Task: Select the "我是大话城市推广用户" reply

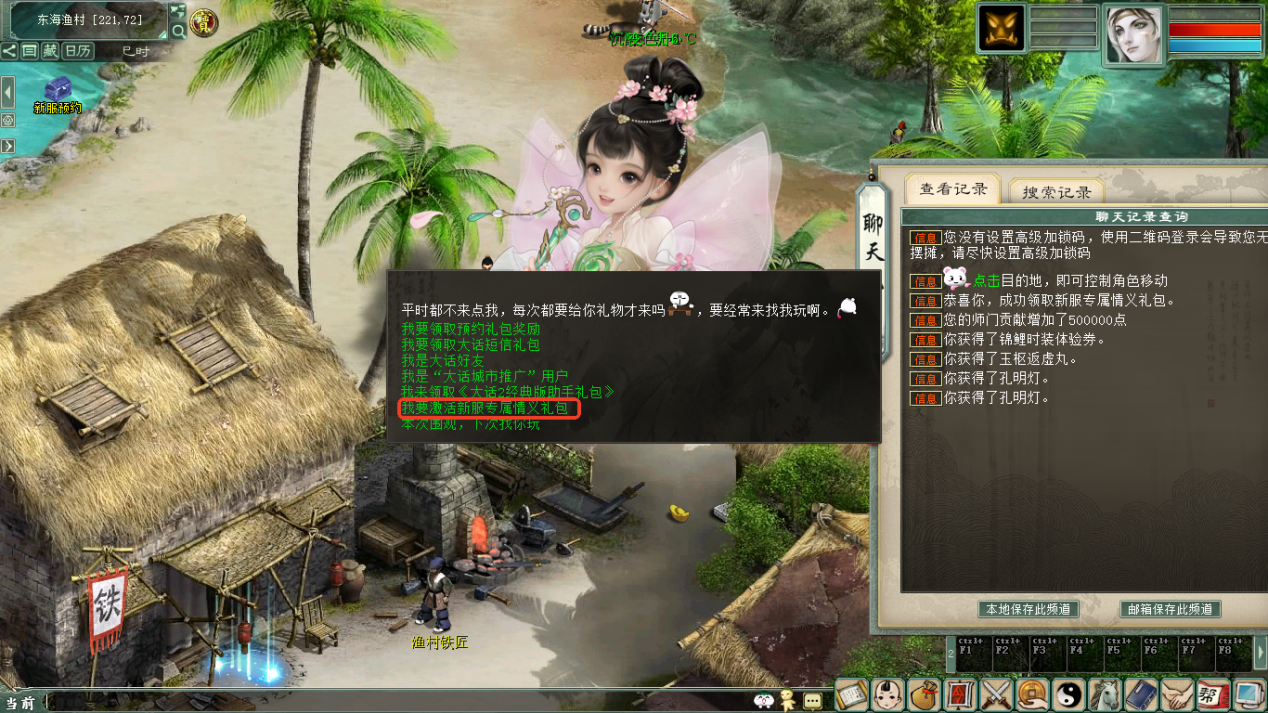Action: coord(484,377)
